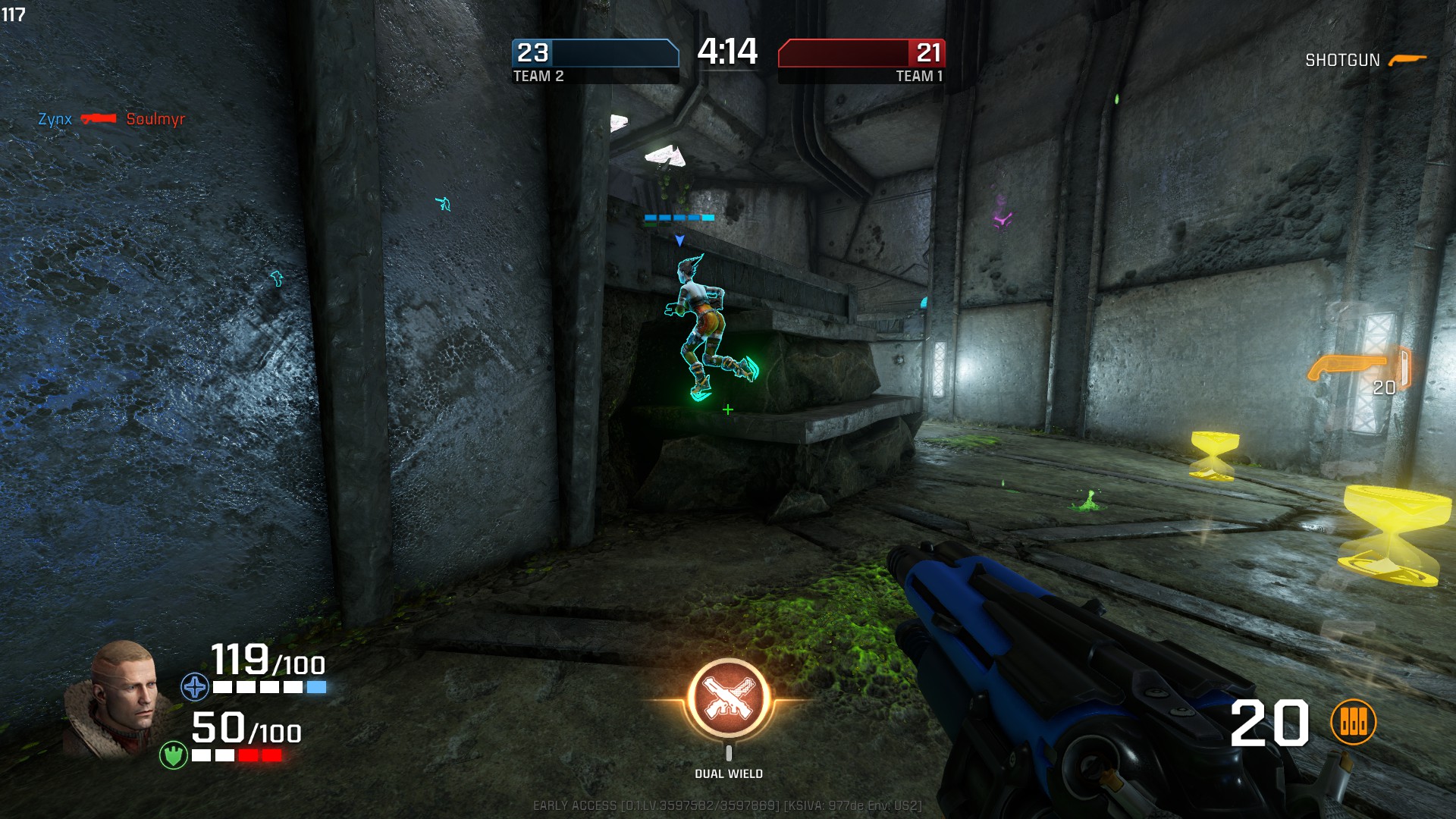Click the Zynx kill feed entry
The width and height of the screenshot is (1456, 819).
click(55, 119)
